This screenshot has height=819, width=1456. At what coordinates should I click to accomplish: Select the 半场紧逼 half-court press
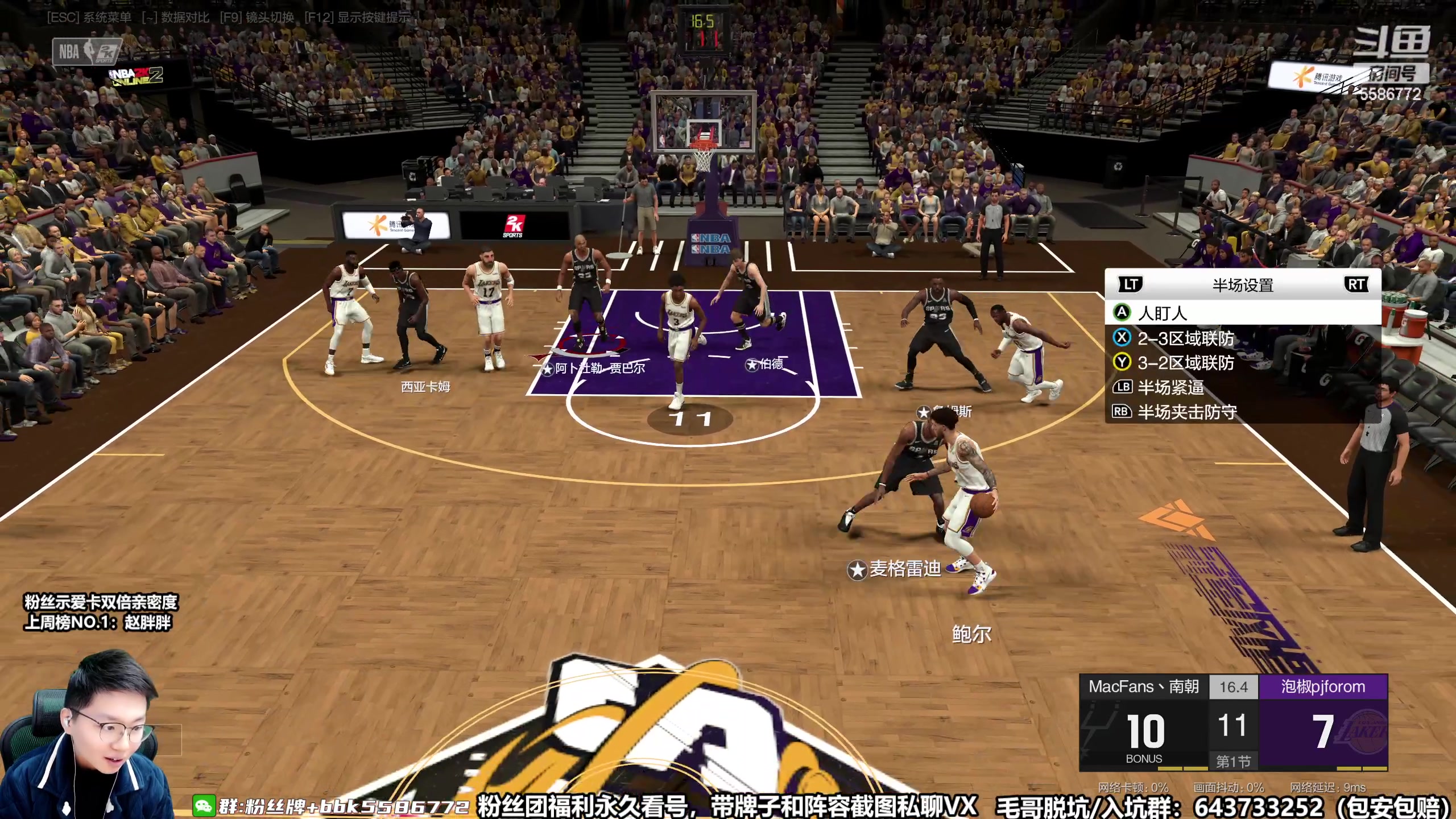(1170, 387)
